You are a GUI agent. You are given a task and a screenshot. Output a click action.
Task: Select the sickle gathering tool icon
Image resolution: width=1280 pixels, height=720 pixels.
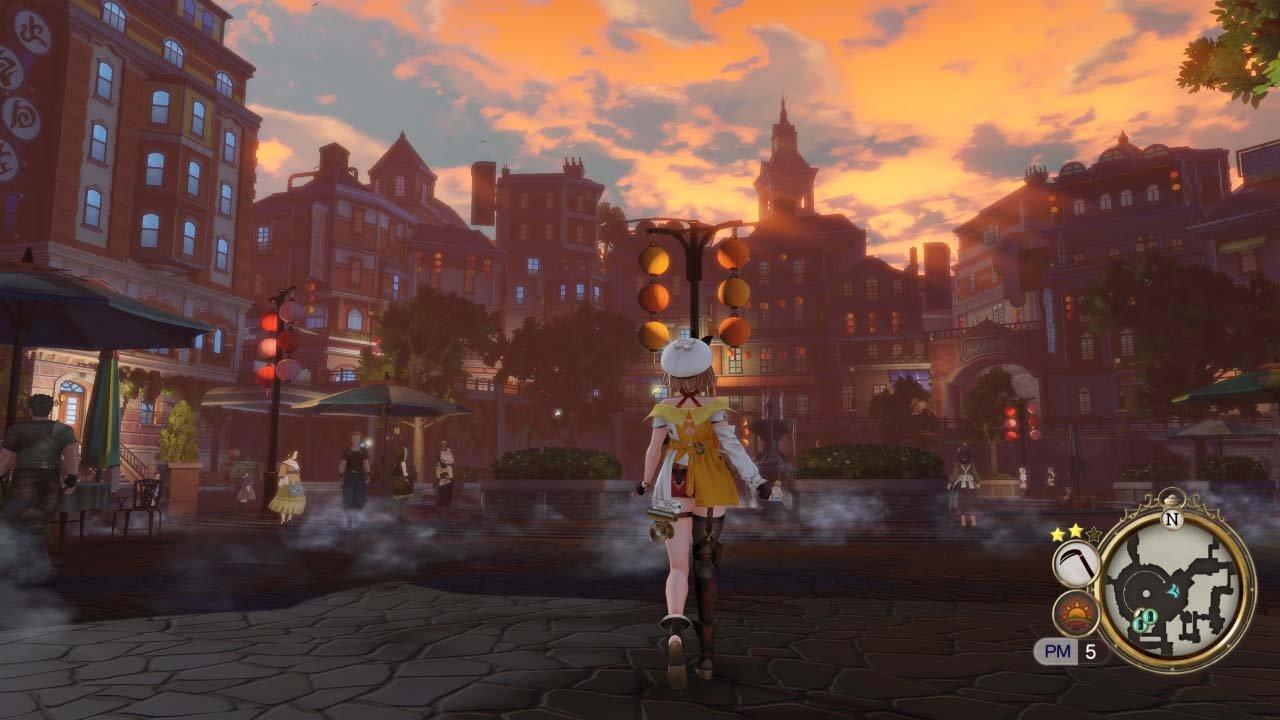point(1076,561)
